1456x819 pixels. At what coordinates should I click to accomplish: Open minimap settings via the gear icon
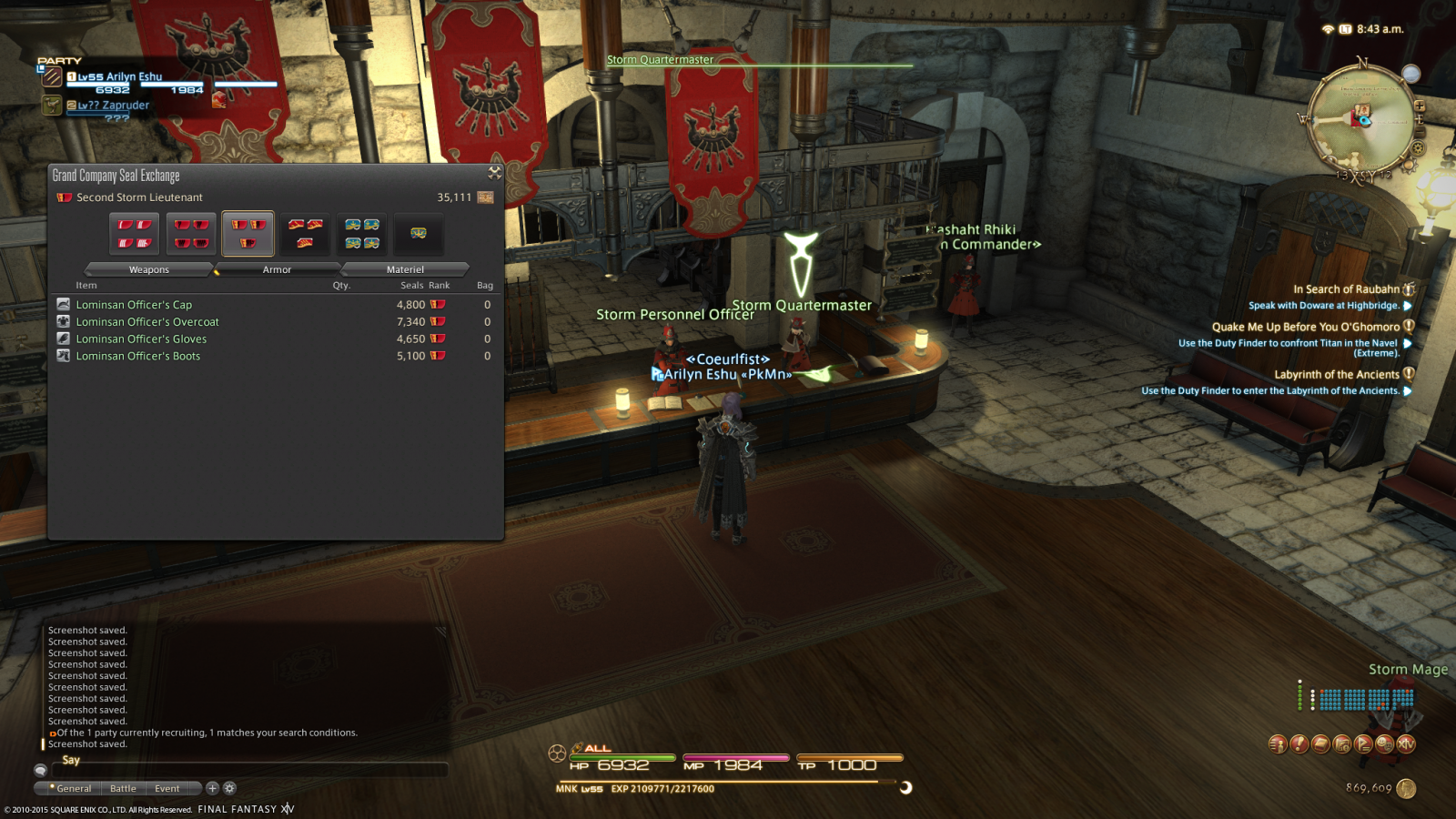point(1417,148)
